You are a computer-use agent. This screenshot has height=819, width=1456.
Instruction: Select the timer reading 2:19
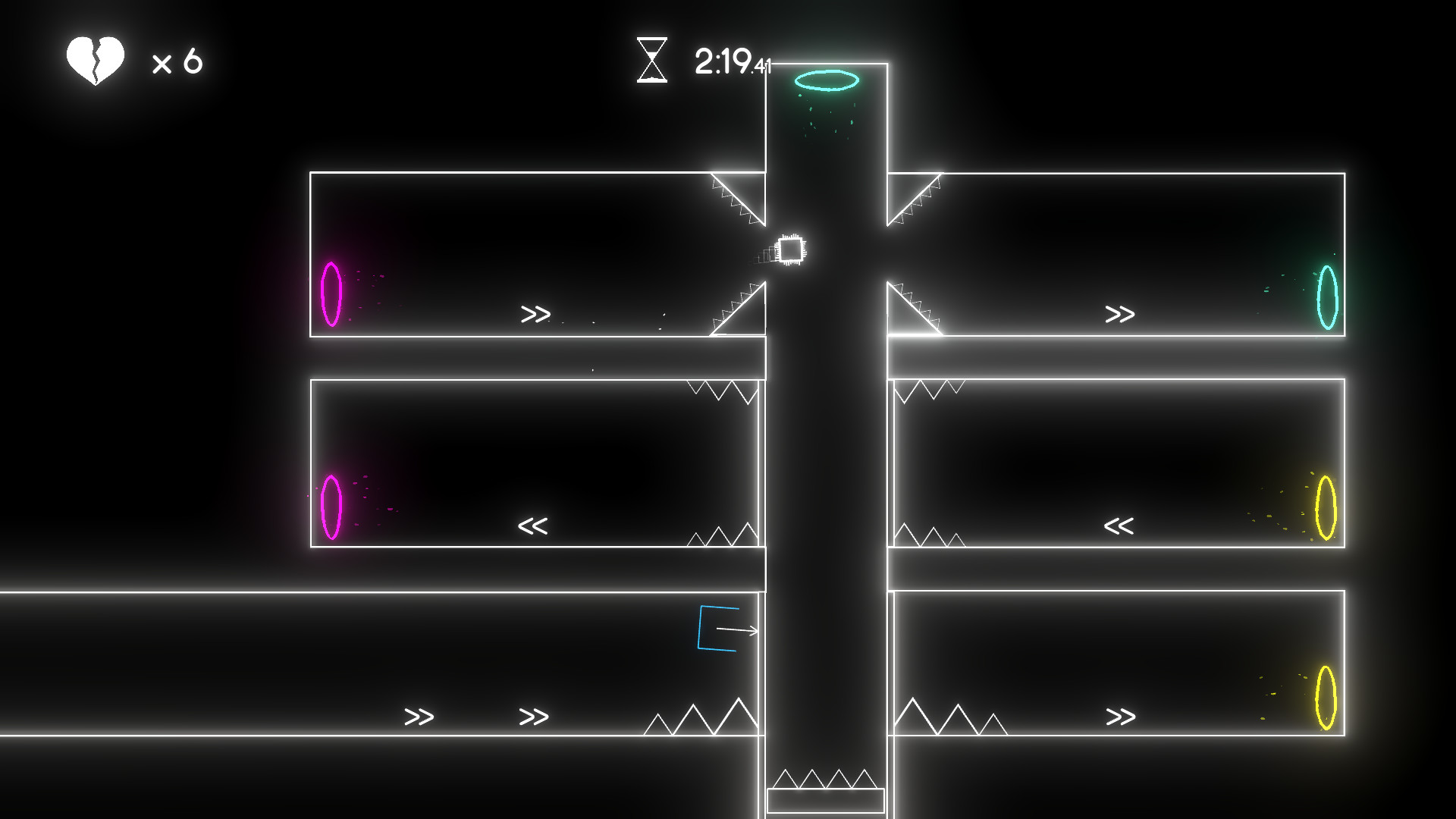[724, 61]
